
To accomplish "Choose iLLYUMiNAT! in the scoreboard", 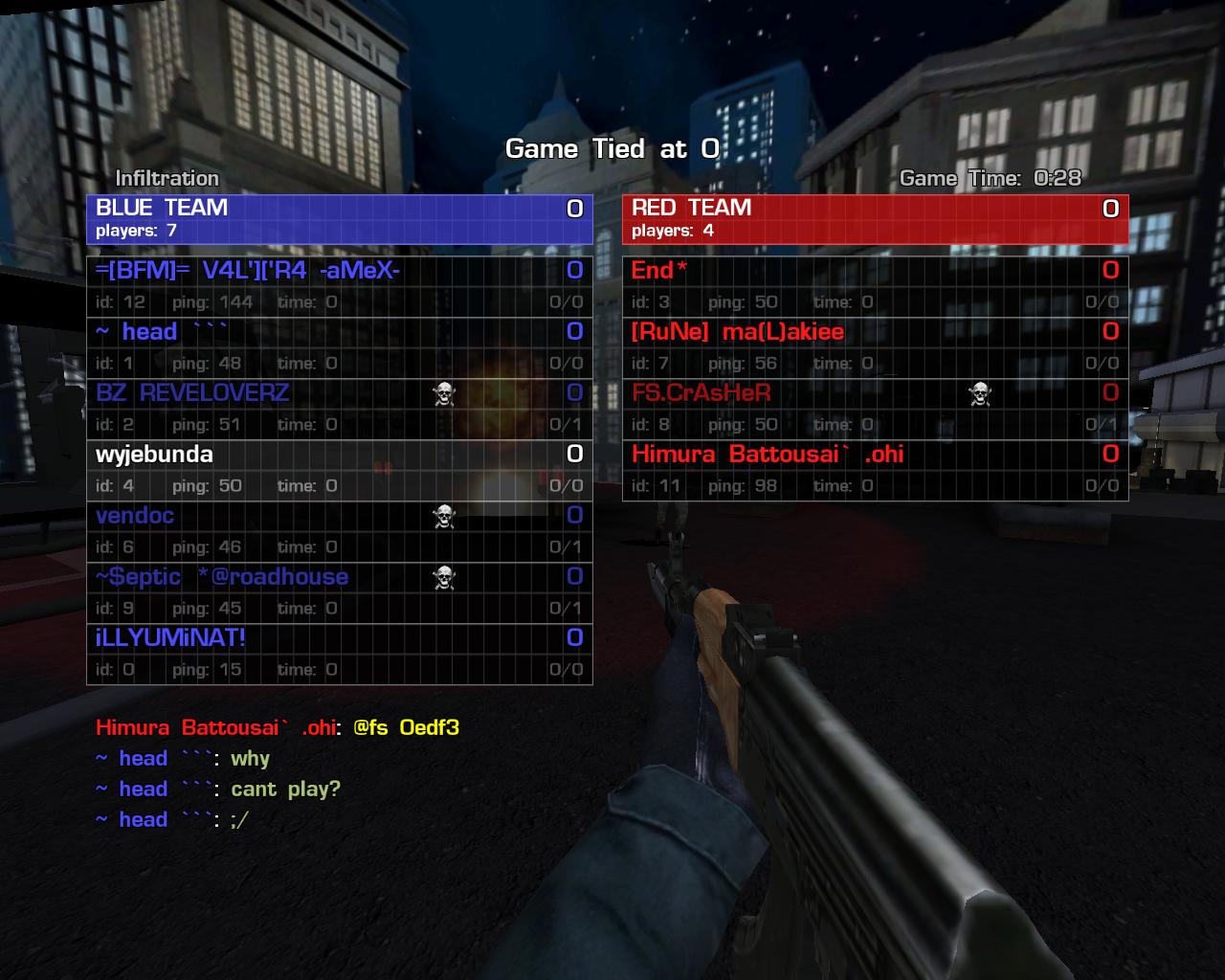I will point(339,653).
